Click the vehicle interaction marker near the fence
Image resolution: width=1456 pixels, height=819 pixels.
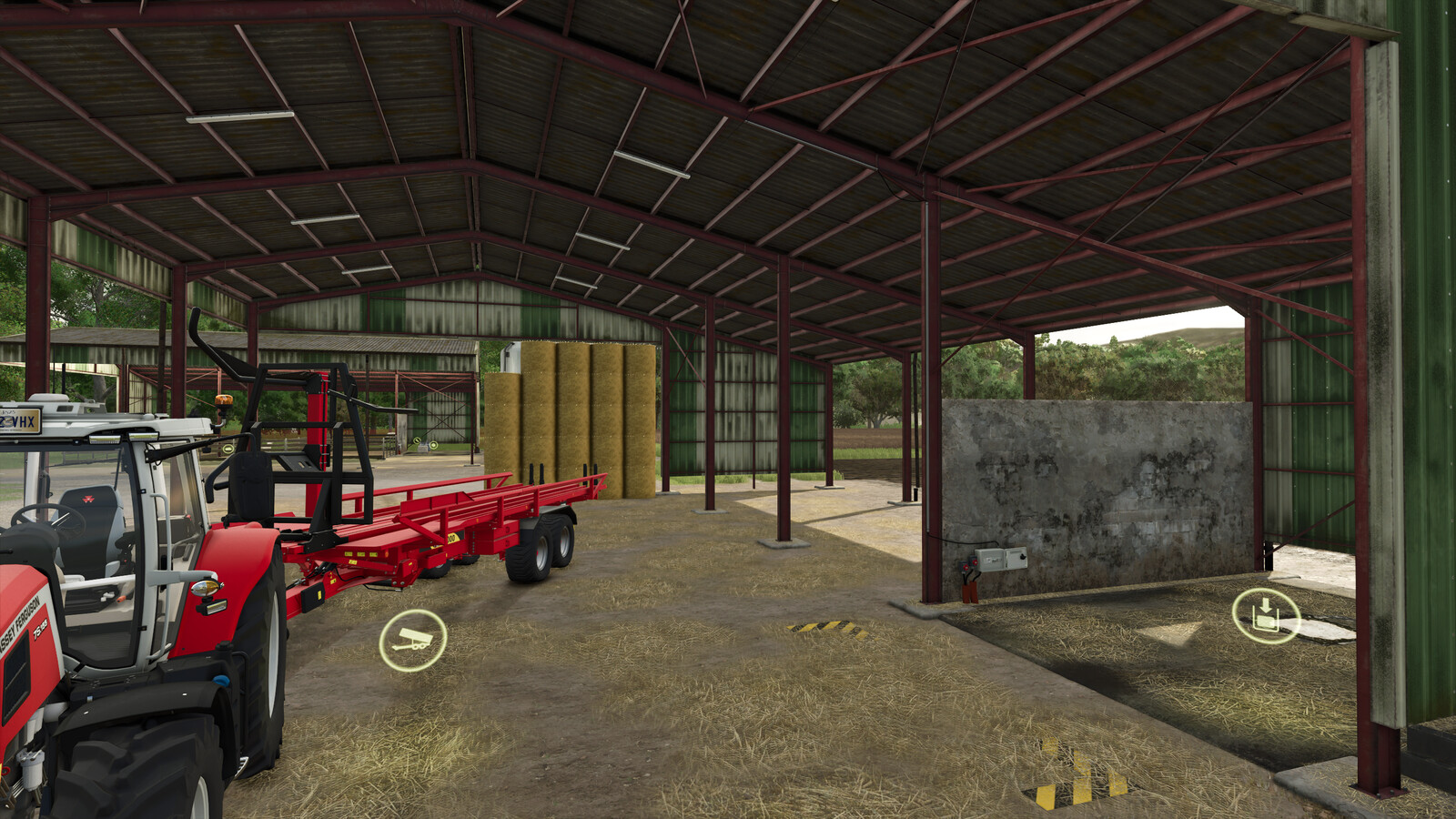click(x=227, y=450)
